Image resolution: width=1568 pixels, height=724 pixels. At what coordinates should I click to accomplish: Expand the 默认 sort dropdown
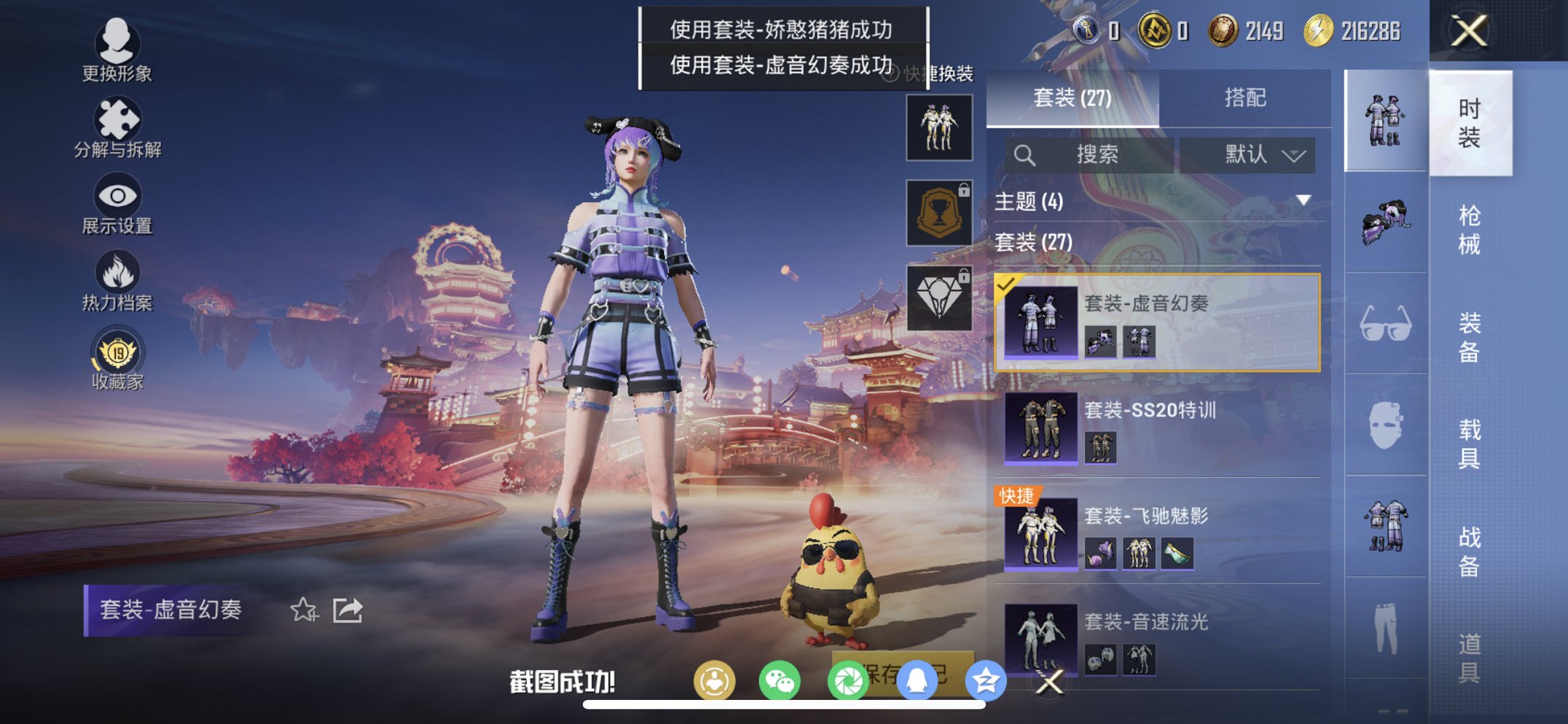[x=1252, y=154]
